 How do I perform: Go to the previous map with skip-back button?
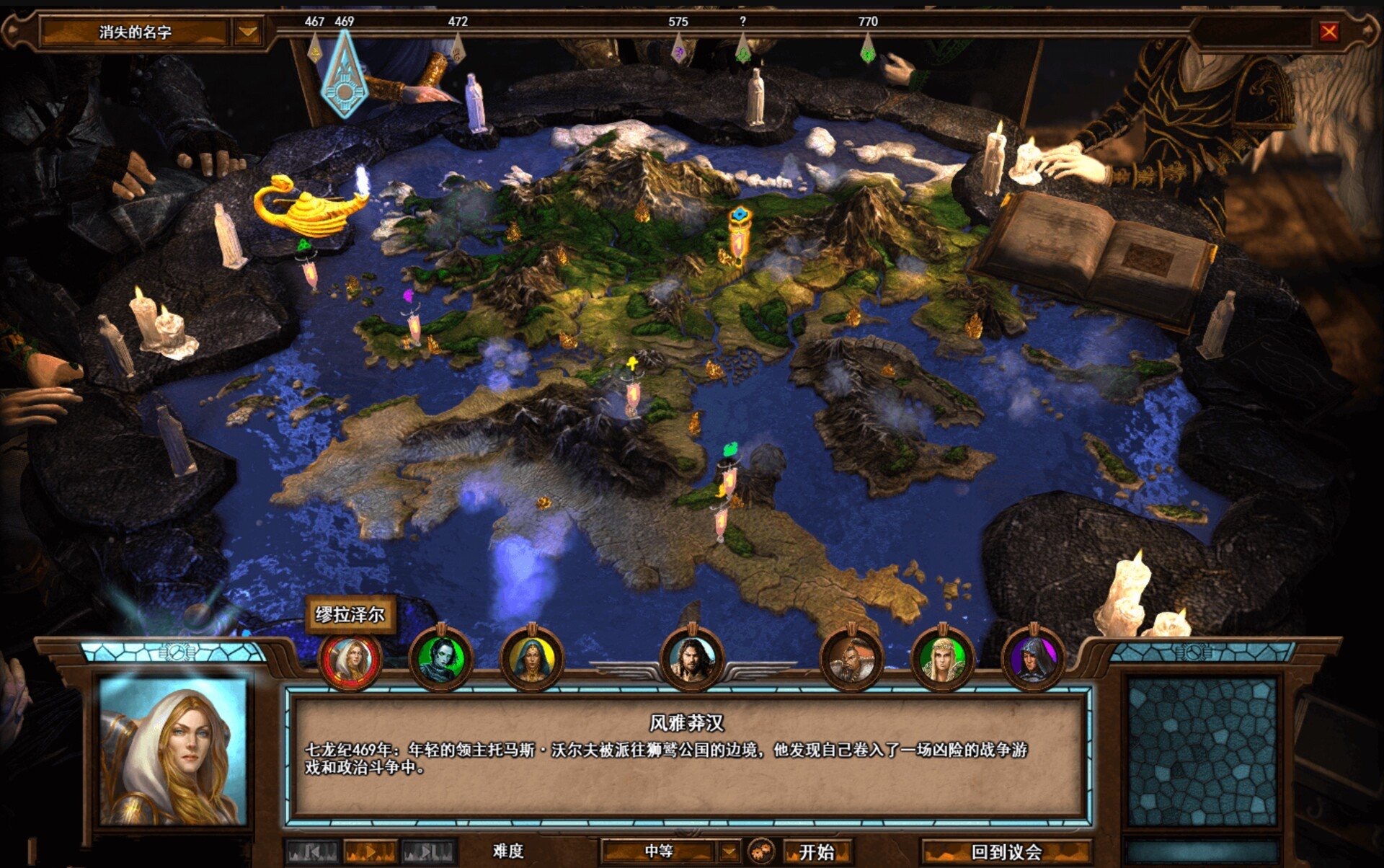tap(312, 852)
